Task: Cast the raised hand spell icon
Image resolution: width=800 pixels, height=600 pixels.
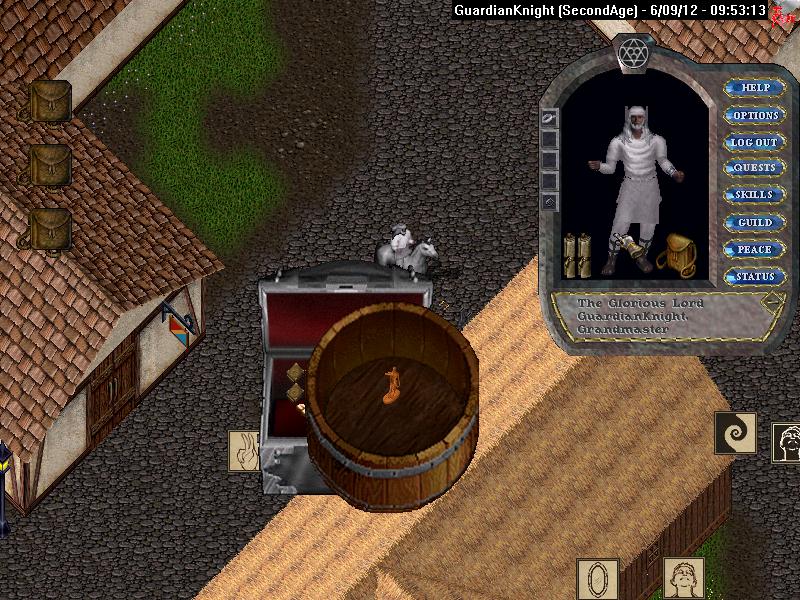Action: pyautogui.click(x=245, y=451)
